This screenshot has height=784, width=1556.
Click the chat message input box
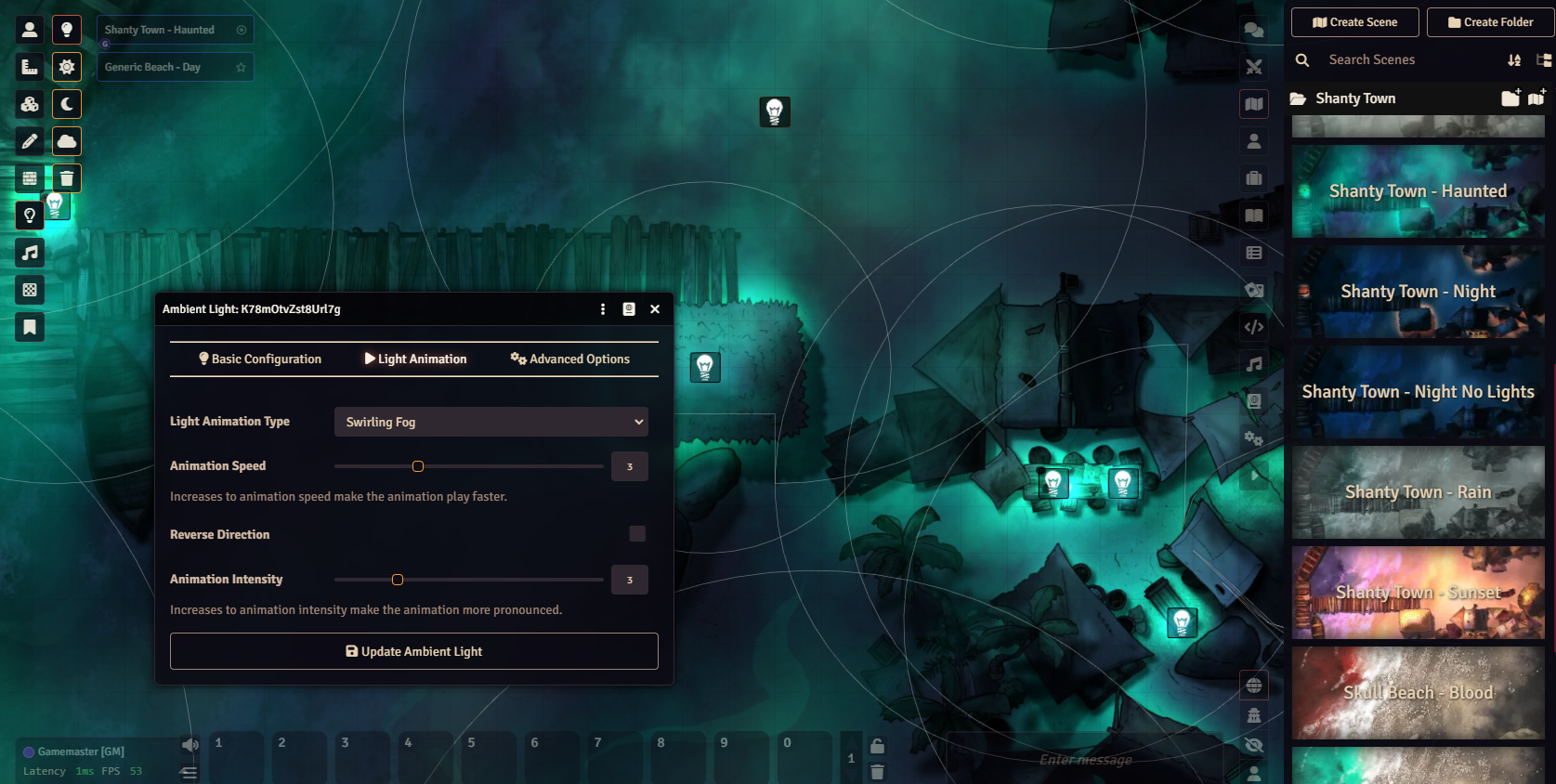coord(1087,760)
